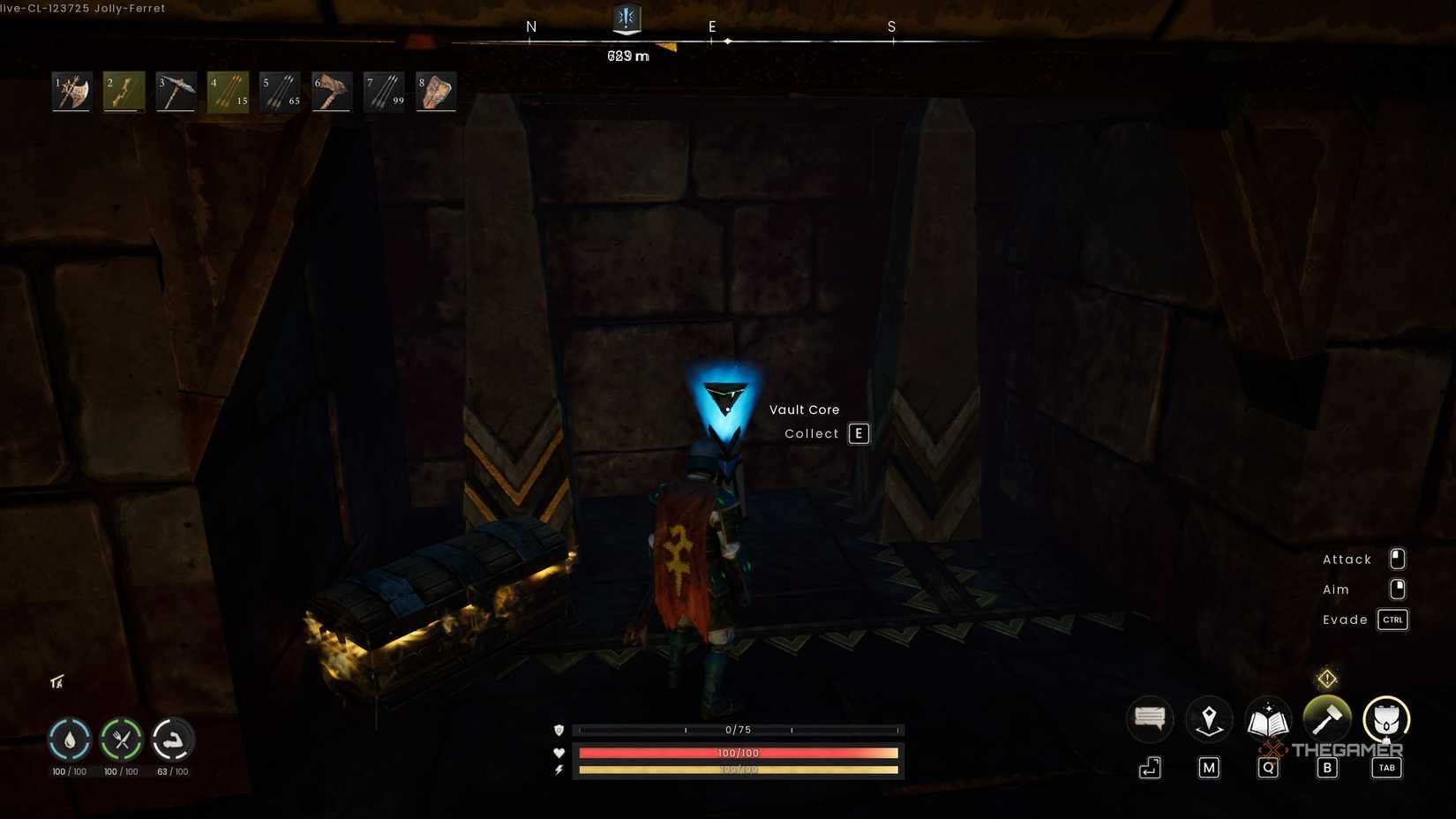Image resolution: width=1456 pixels, height=819 pixels.
Task: Click the water droplet hydration icon
Action: tap(70, 741)
